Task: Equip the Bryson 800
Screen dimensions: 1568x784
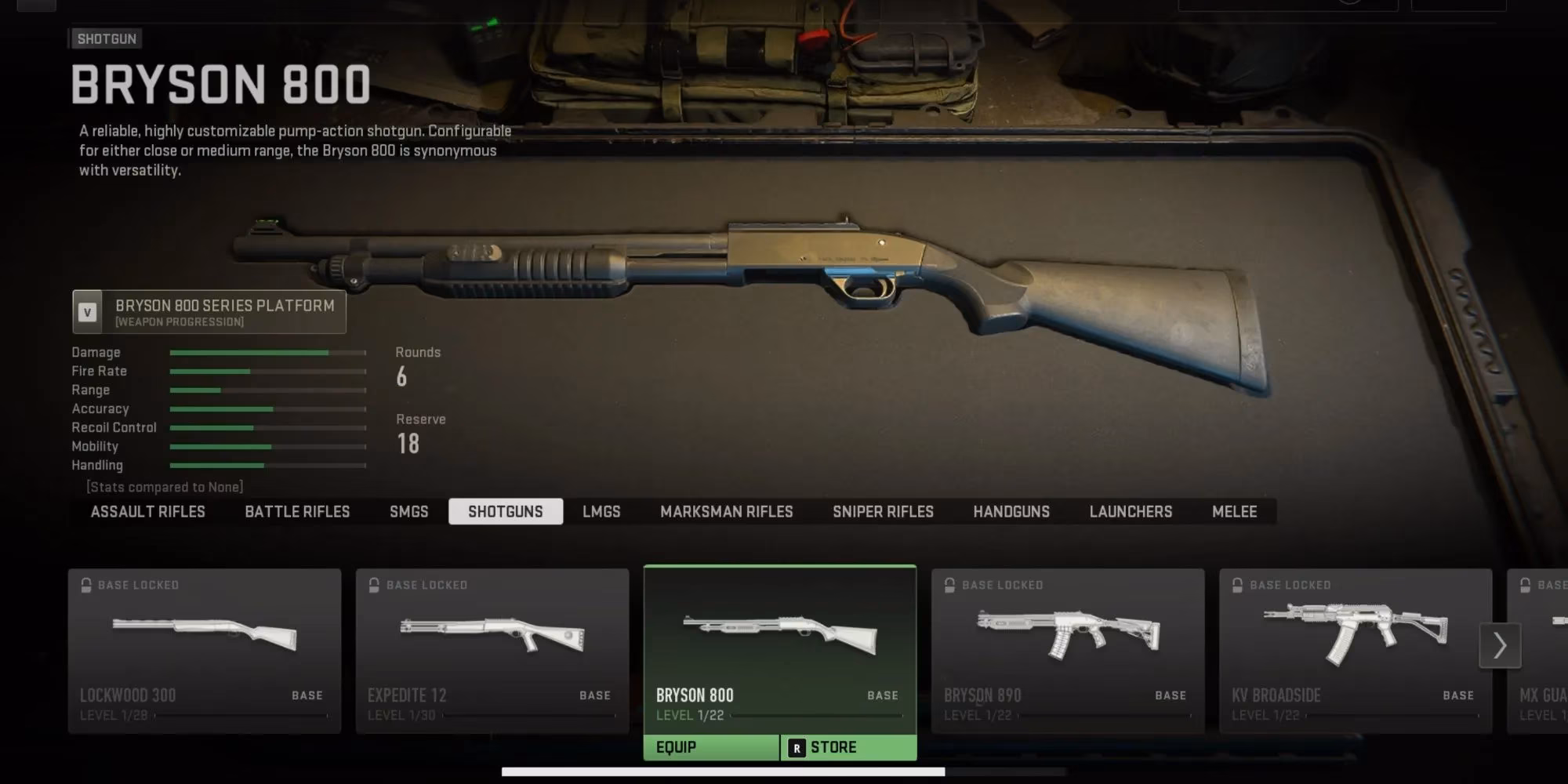Action: click(x=711, y=748)
